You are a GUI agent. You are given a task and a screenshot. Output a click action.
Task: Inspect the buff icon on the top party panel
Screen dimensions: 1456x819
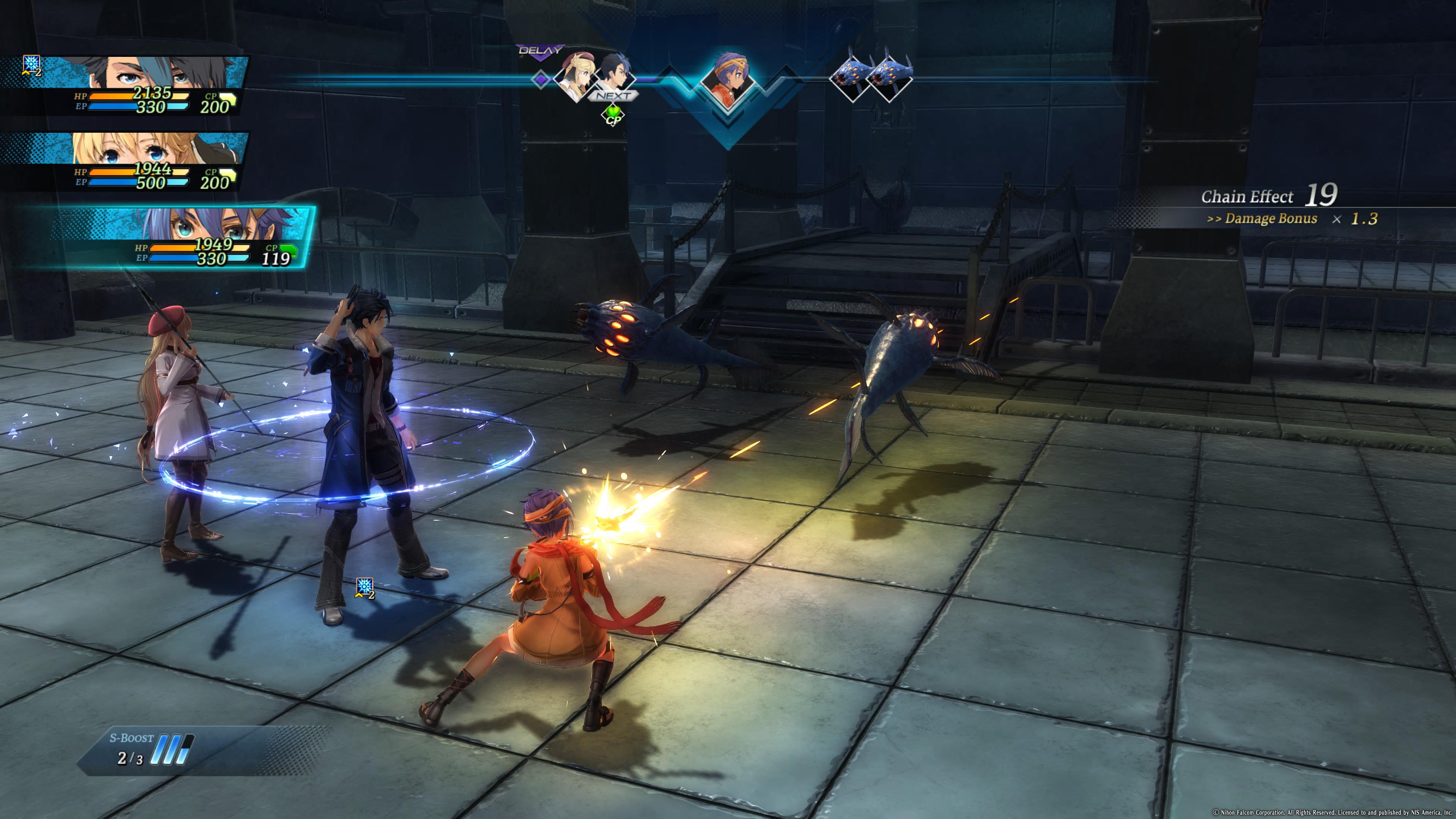[31, 65]
